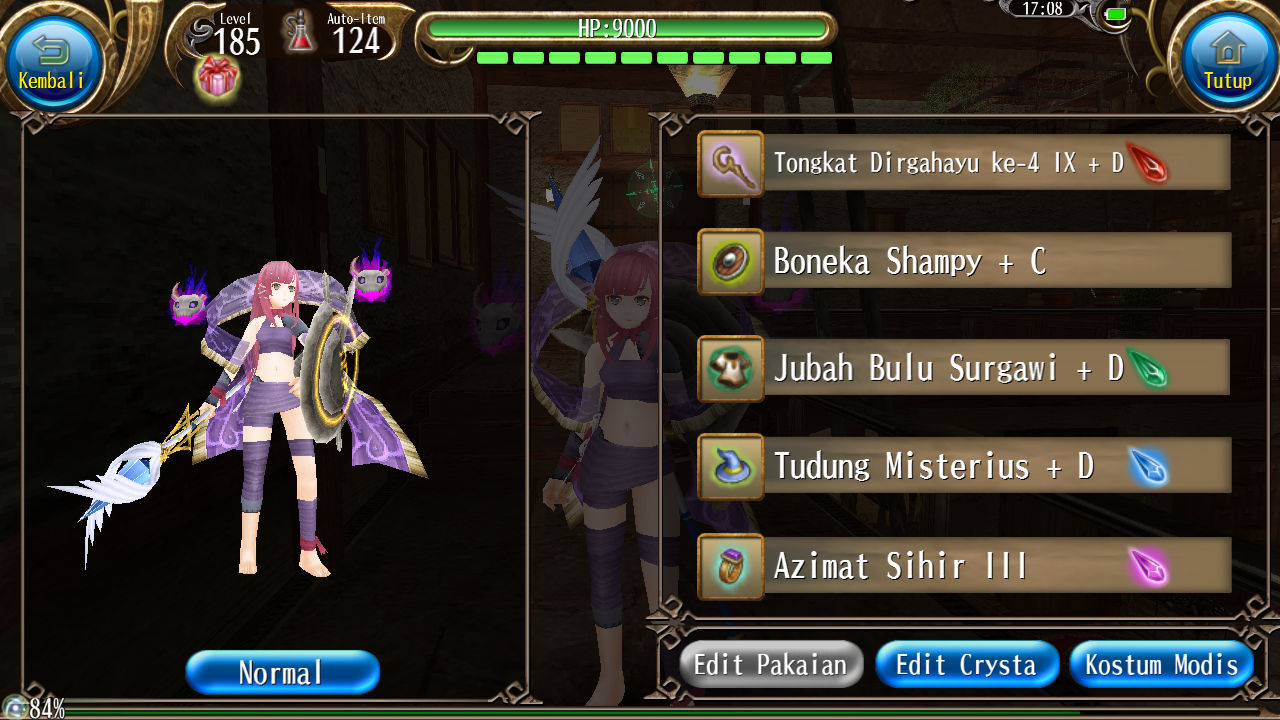Toggle the Normal pose display mode
This screenshot has height=720, width=1280.
pyautogui.click(x=282, y=672)
